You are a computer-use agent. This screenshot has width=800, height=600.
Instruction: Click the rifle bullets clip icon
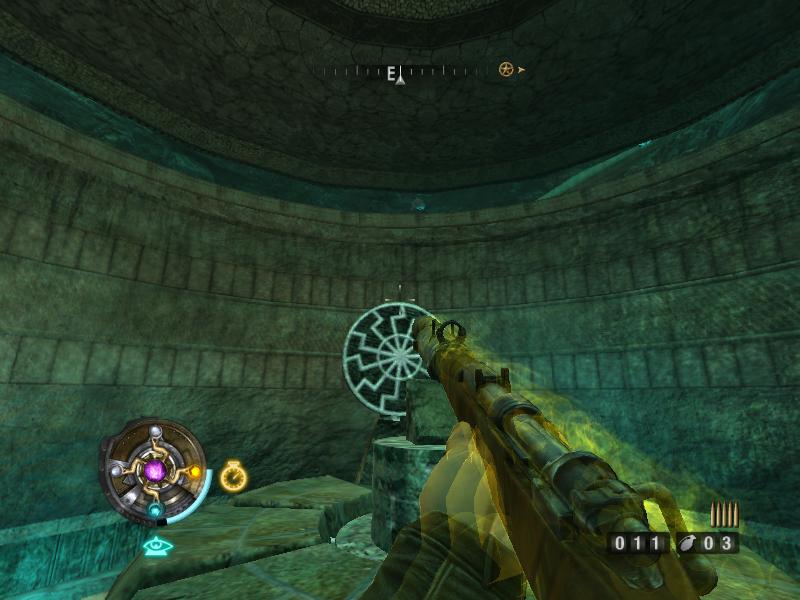pyautogui.click(x=722, y=514)
